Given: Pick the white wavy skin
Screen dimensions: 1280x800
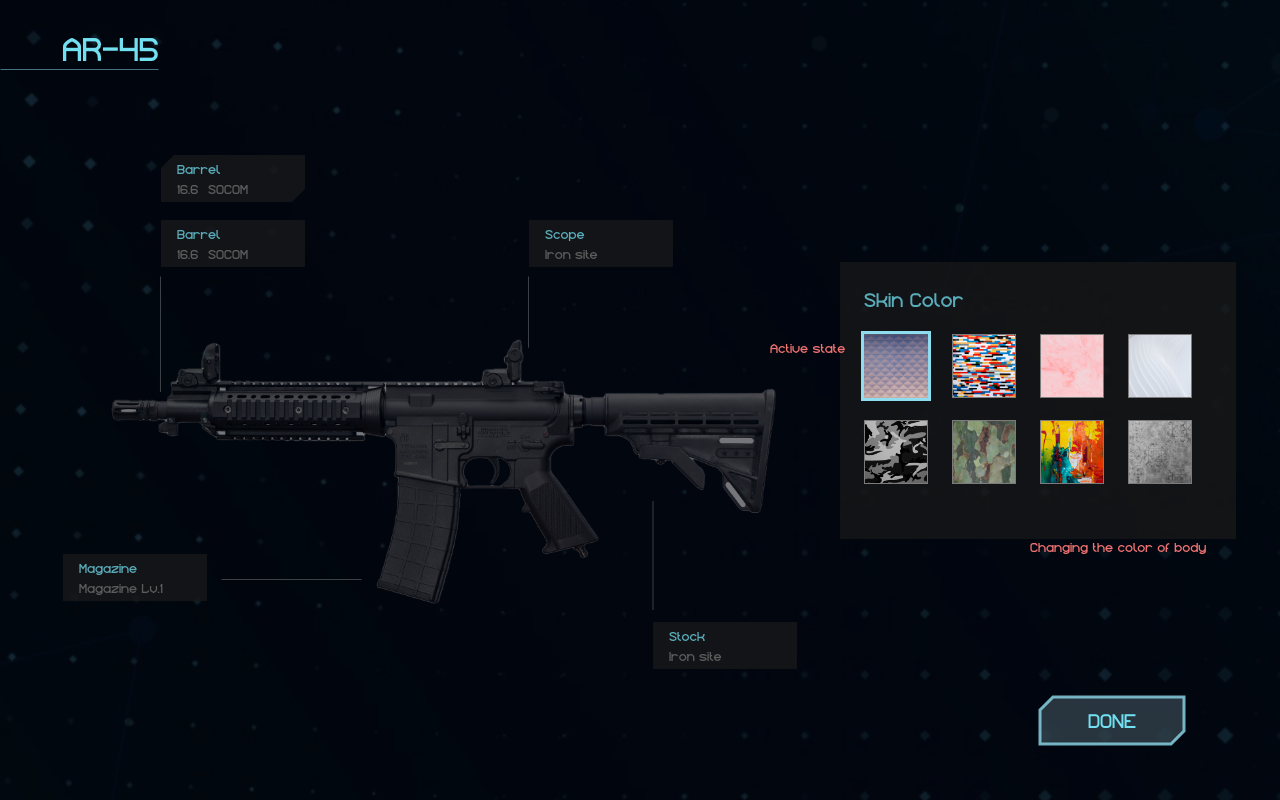Looking at the screenshot, I should 1160,366.
